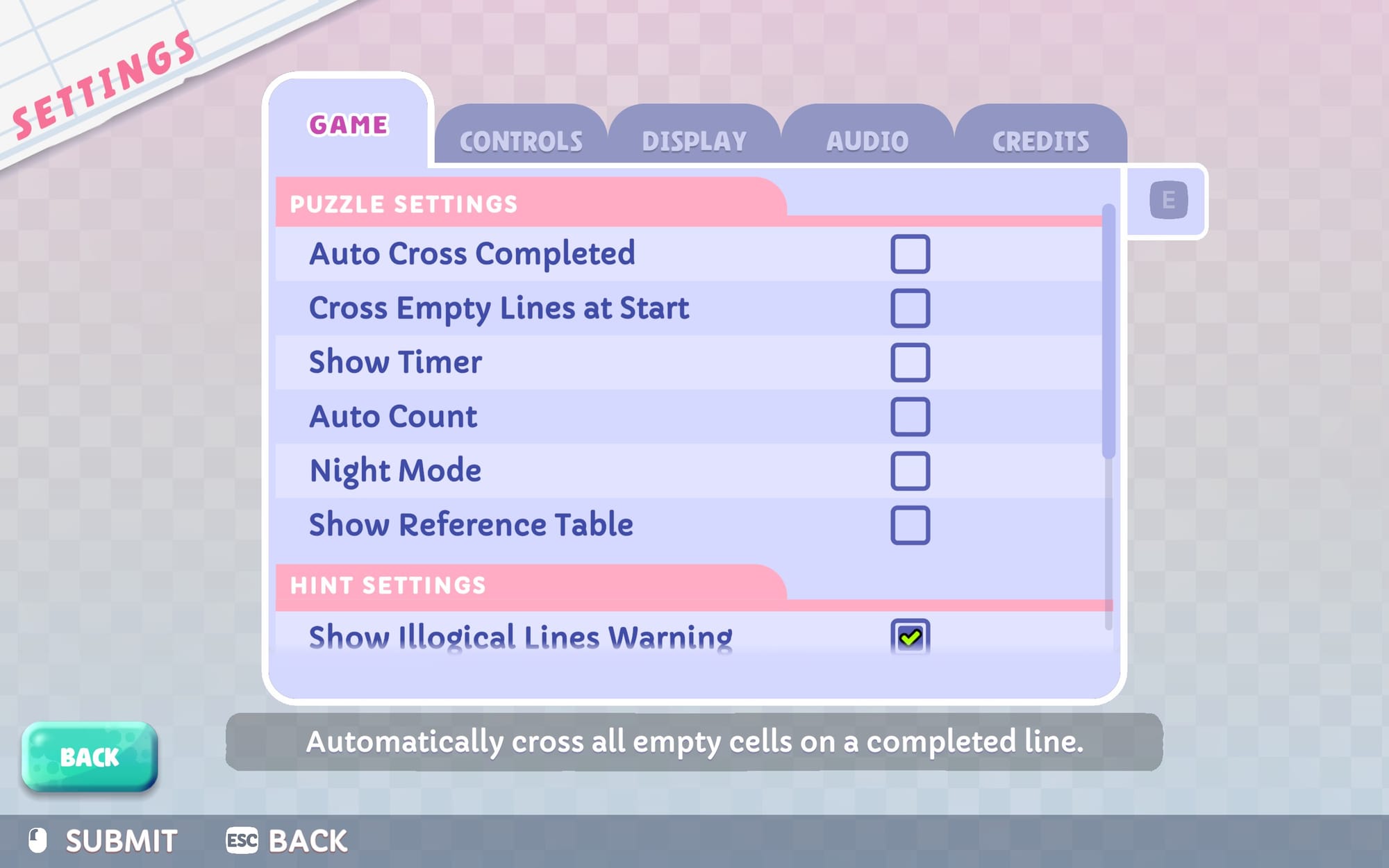
Task: Enable Show Reference Table
Action: point(911,525)
